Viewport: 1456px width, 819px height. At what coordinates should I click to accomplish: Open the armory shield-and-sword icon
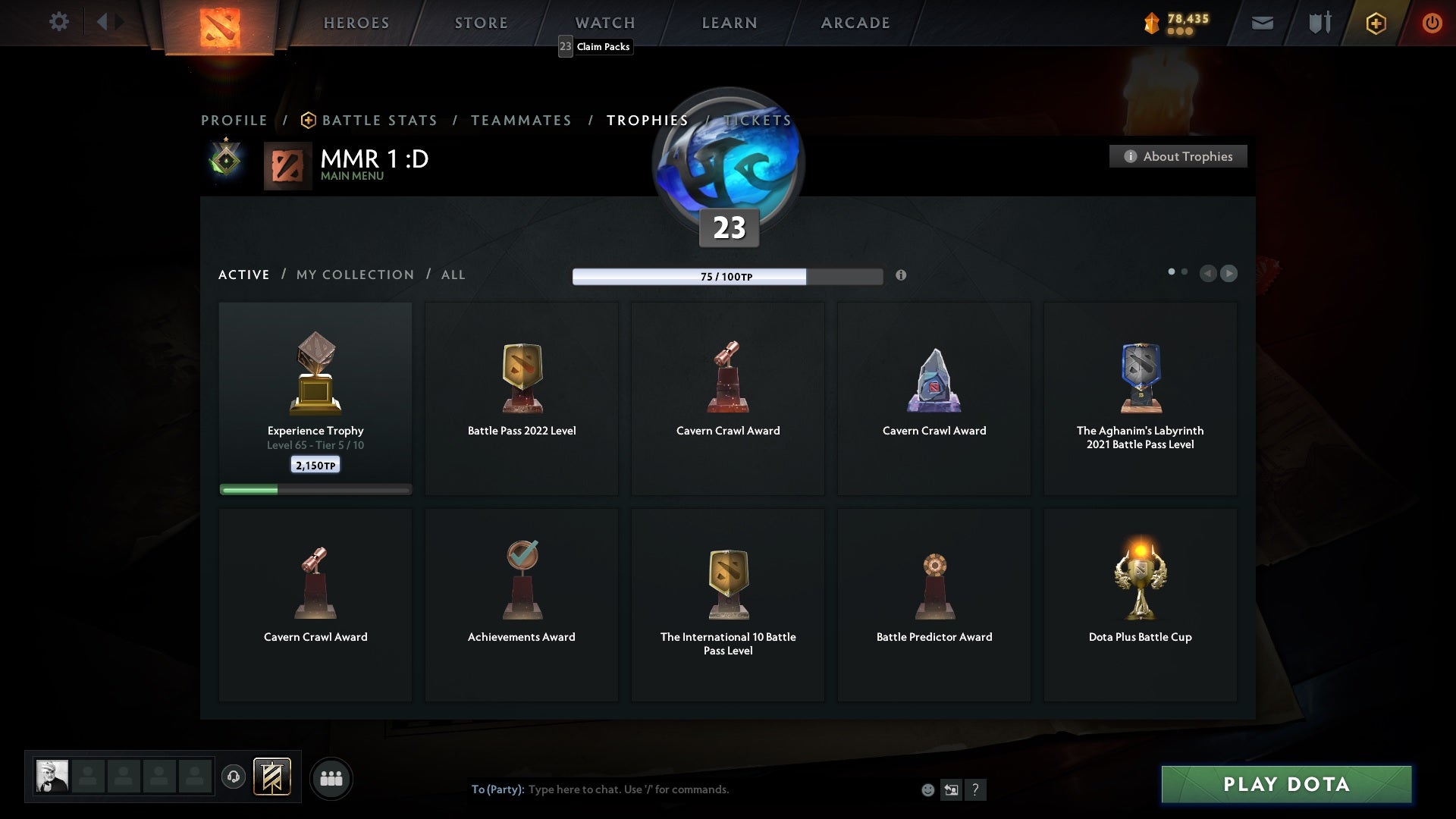pyautogui.click(x=1318, y=23)
